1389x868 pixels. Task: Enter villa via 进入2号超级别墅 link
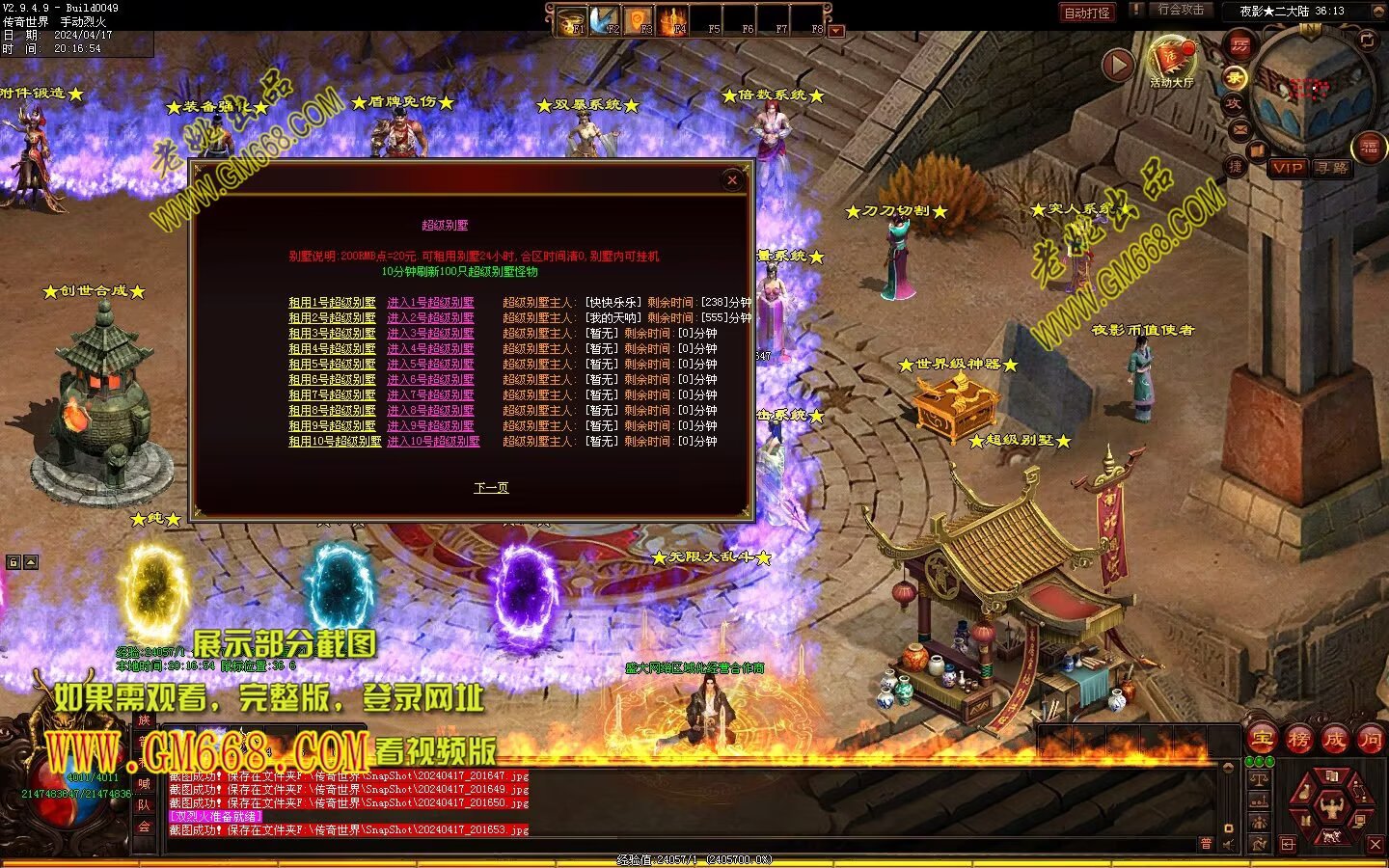(x=430, y=318)
